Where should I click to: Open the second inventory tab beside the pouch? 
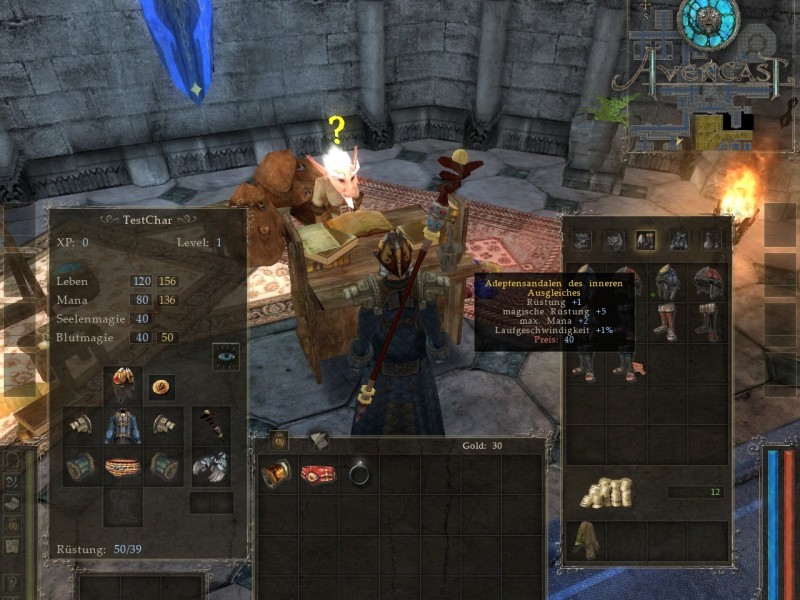point(317,440)
